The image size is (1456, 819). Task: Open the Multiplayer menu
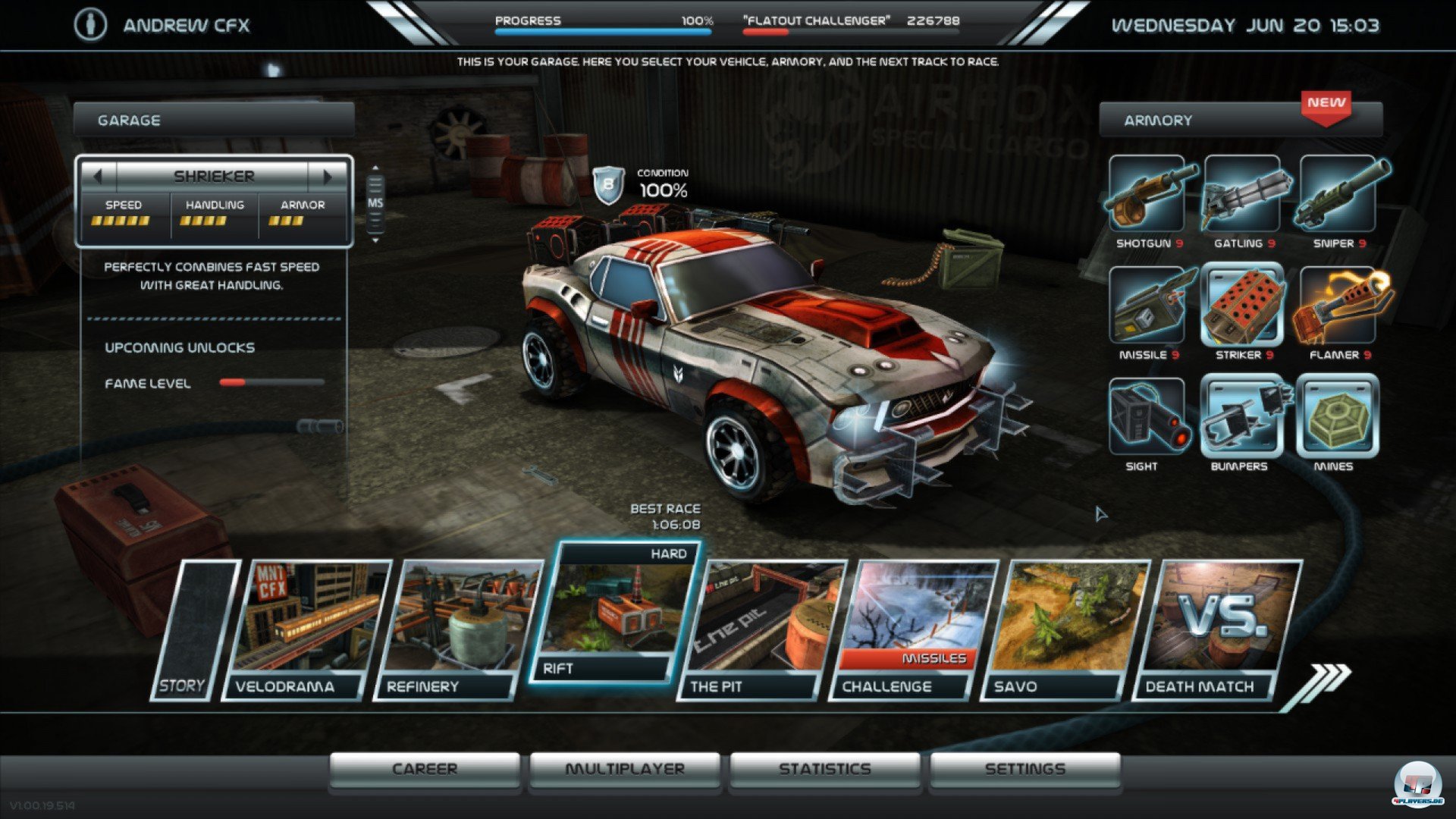click(625, 769)
